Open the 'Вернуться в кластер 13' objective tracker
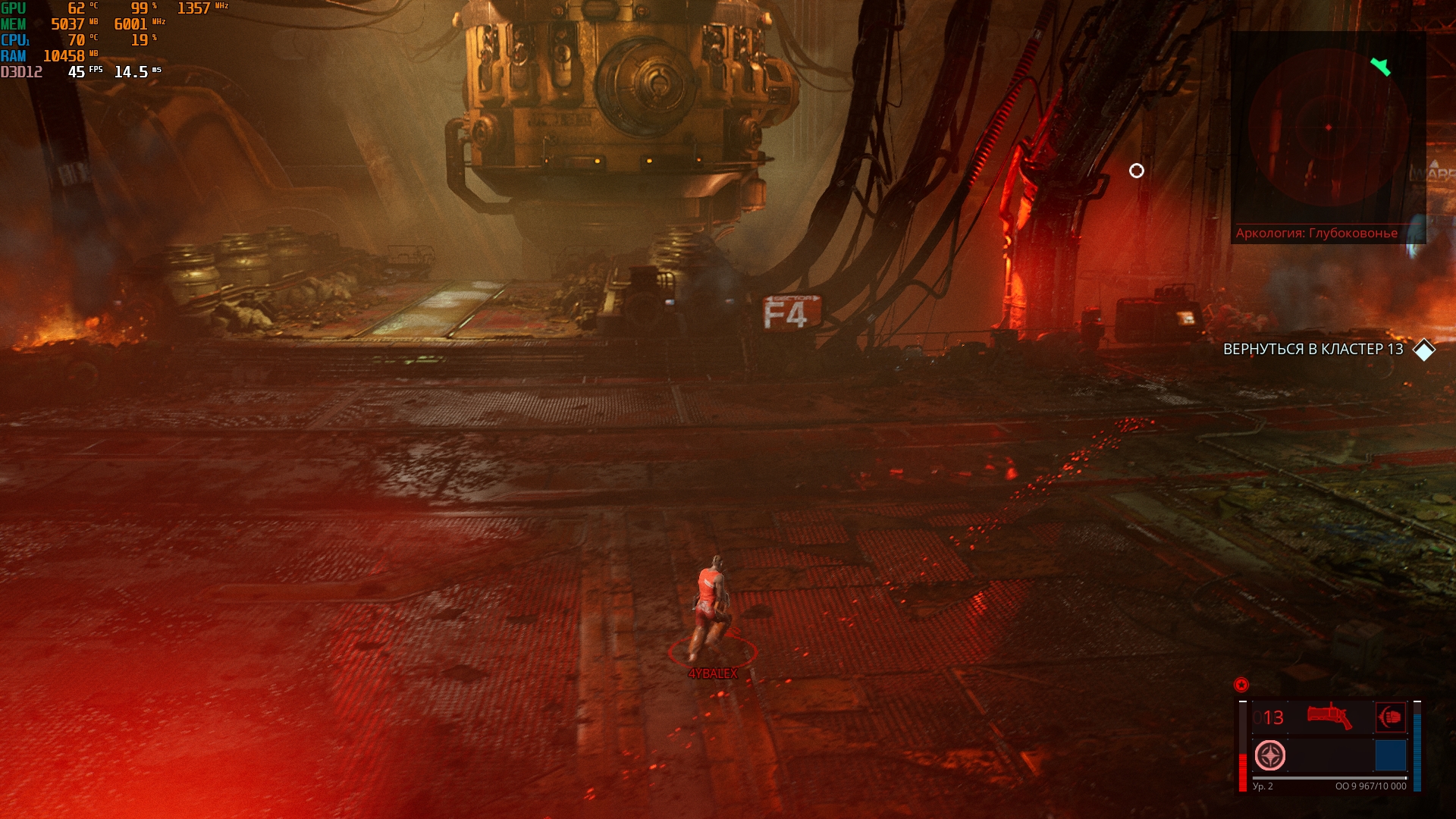The image size is (1456, 819). tap(1313, 350)
